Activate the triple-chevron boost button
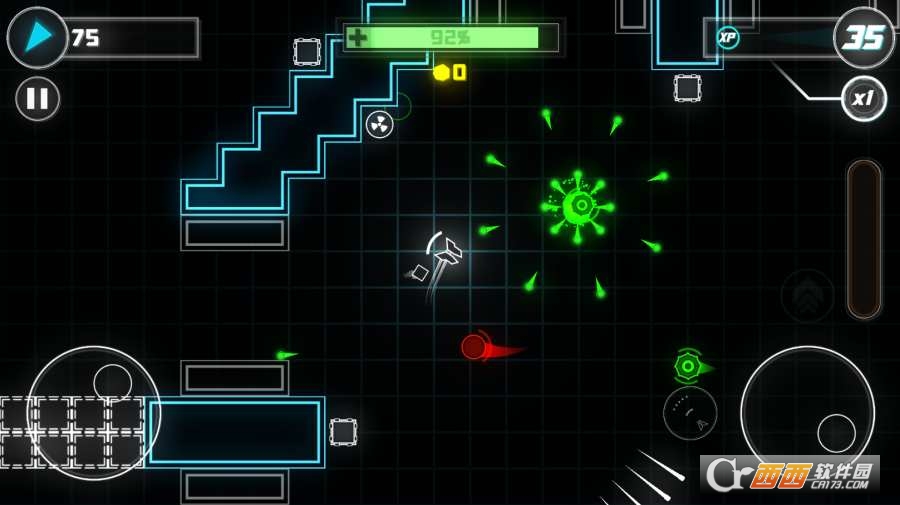 (807, 295)
